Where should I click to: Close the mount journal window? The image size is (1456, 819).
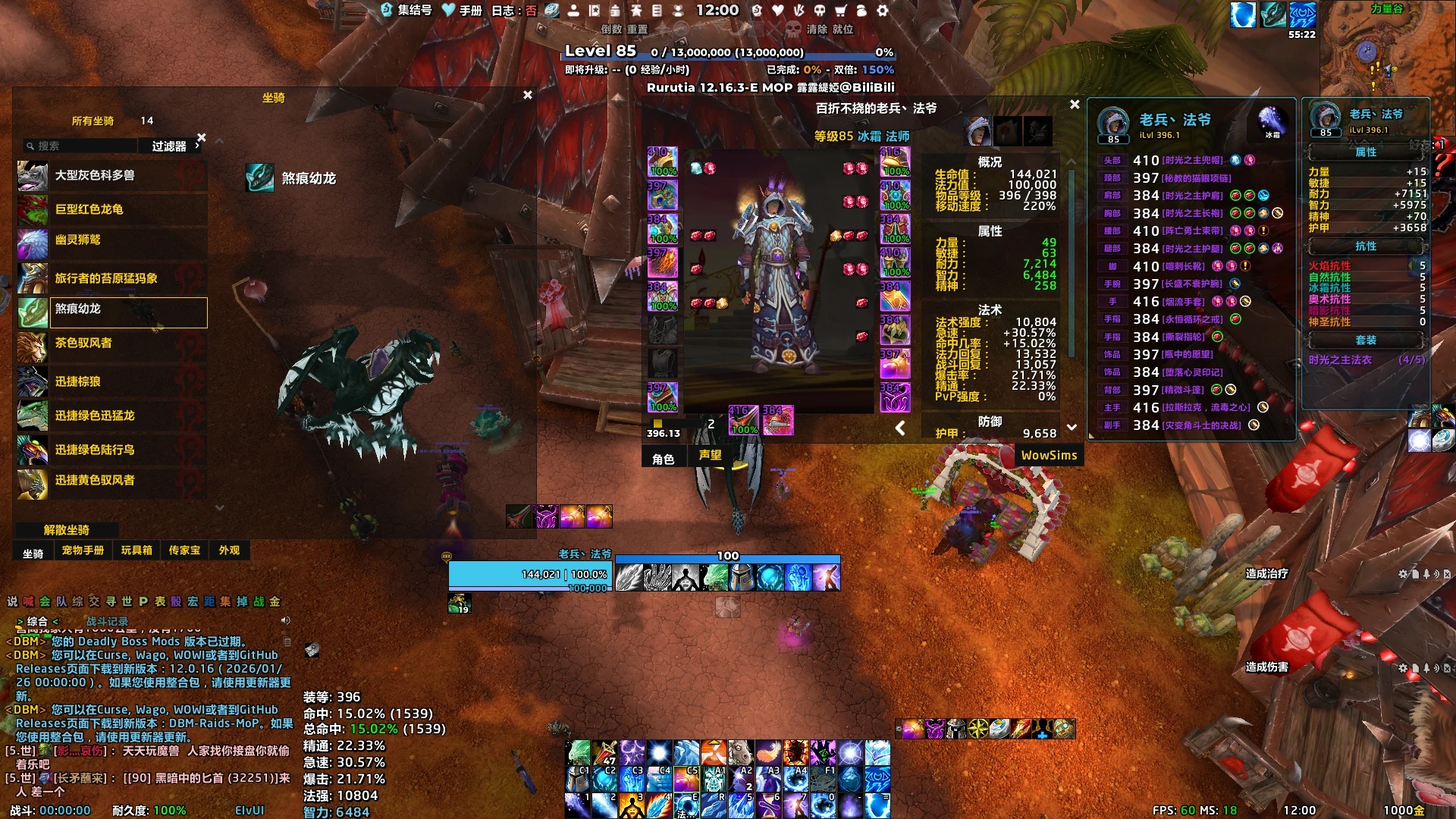[528, 95]
